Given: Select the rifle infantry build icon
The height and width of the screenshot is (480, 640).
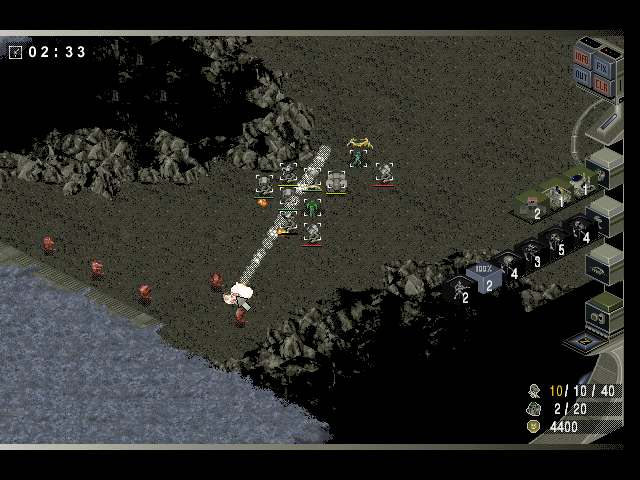Looking at the screenshot, I should point(459,290).
